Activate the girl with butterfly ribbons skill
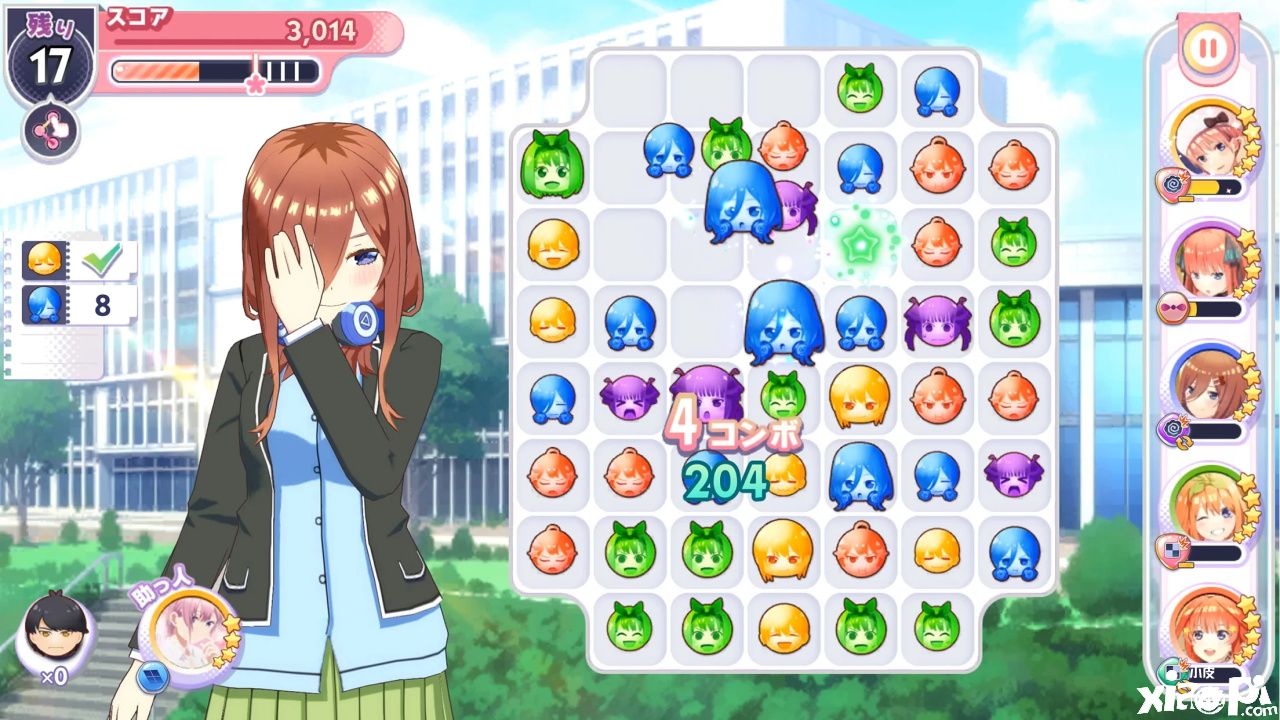The width and height of the screenshot is (1280, 720). pos(1206,265)
